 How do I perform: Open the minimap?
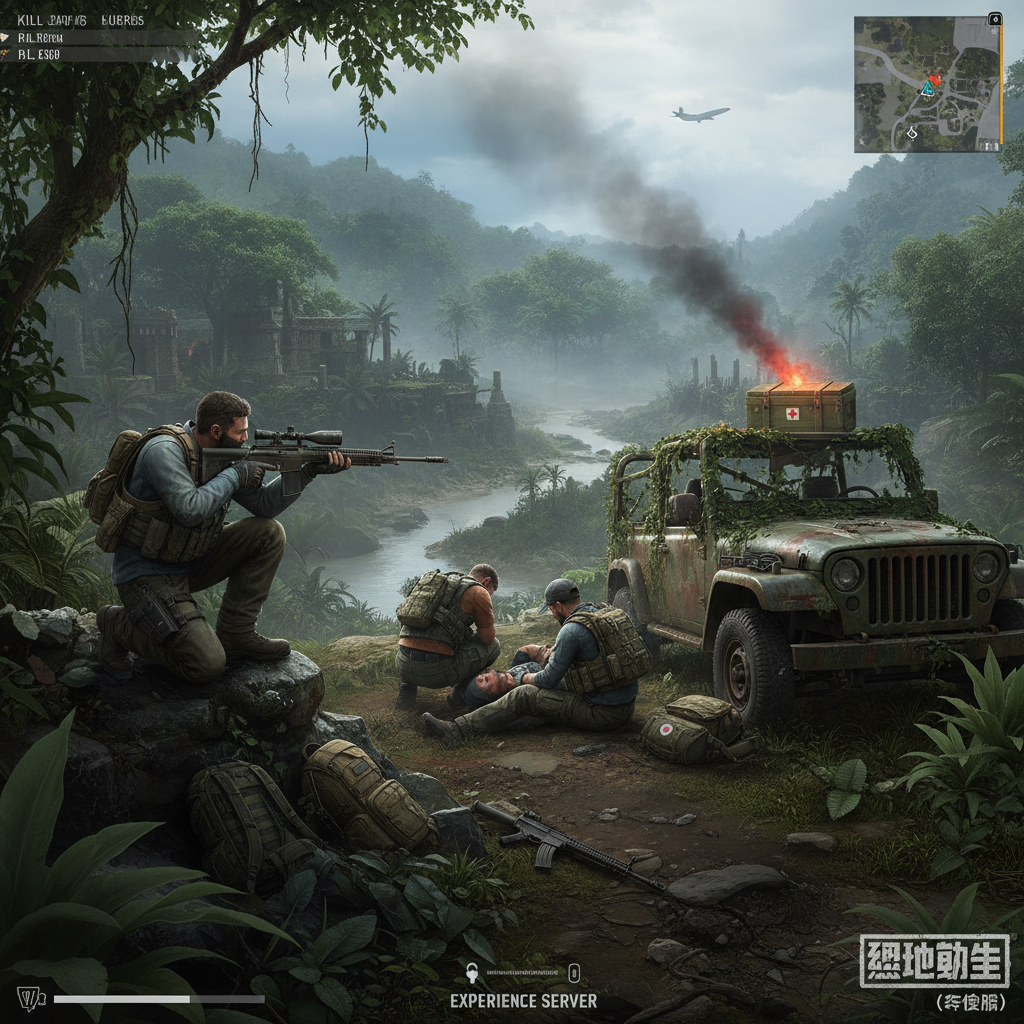point(926,84)
